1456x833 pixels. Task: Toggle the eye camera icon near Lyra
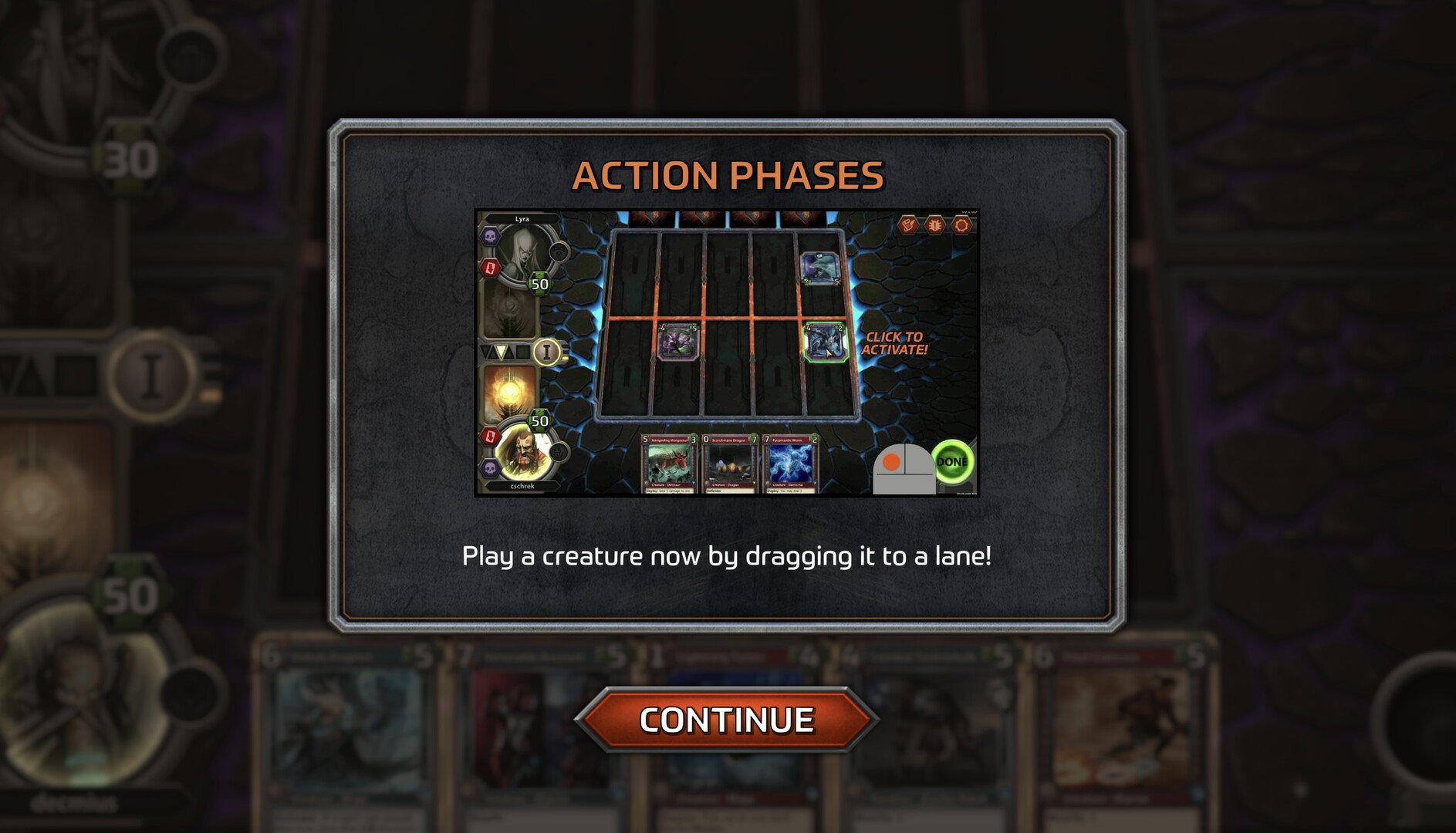(559, 253)
